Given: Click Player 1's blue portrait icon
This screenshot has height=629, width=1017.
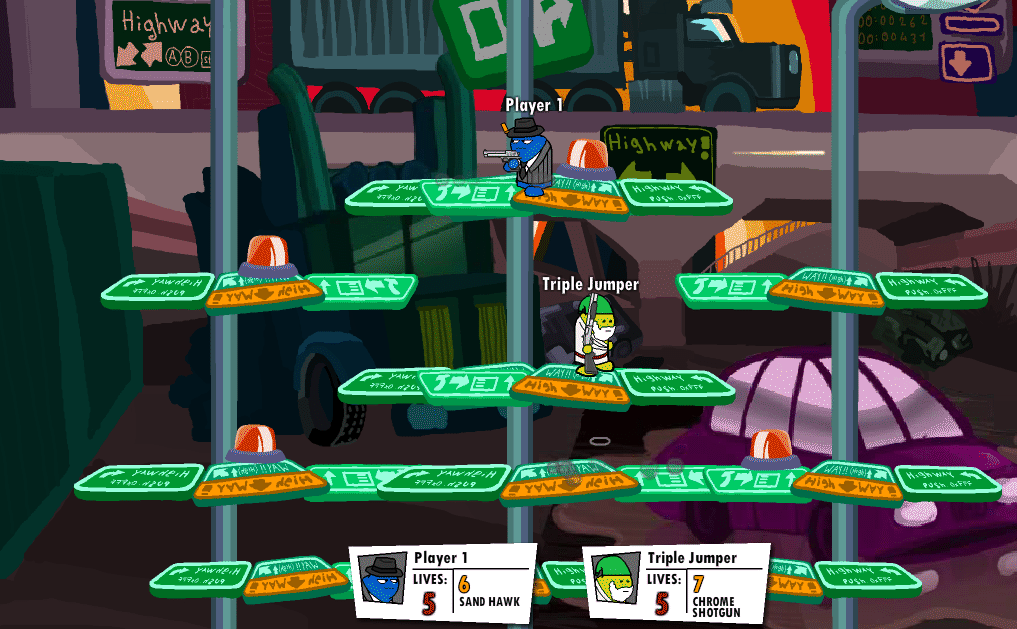Looking at the screenshot, I should [x=382, y=579].
